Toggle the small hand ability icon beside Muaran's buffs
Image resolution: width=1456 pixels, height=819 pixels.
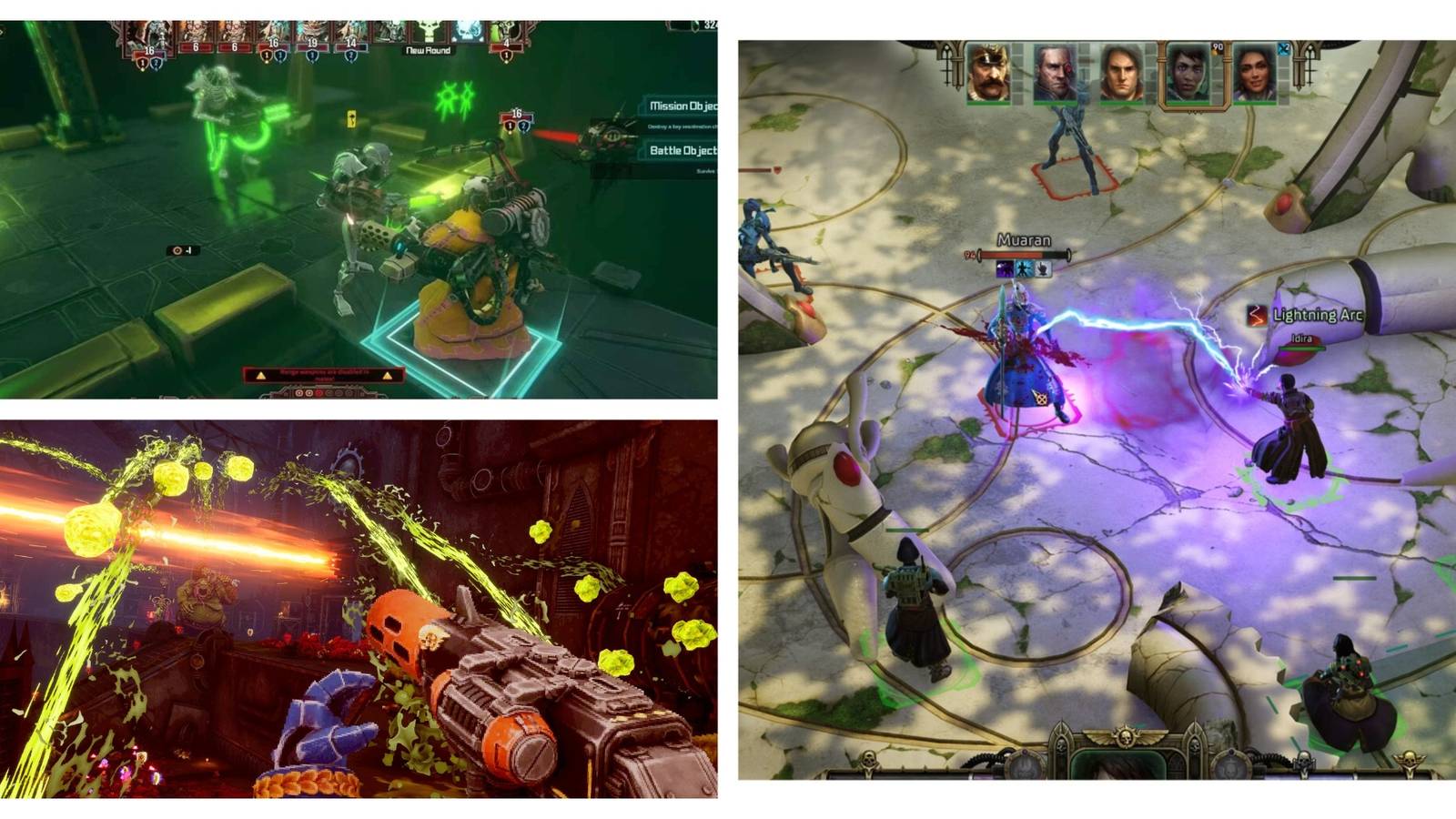(1042, 269)
